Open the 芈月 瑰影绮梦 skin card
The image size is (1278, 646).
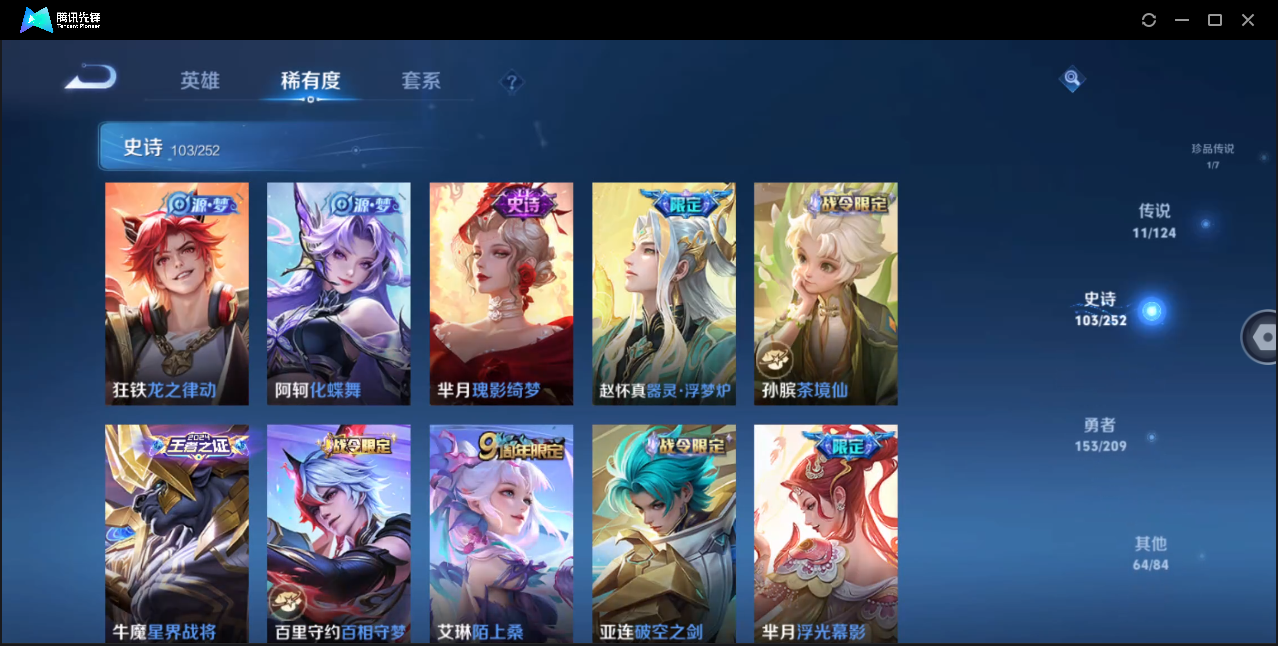tap(501, 293)
